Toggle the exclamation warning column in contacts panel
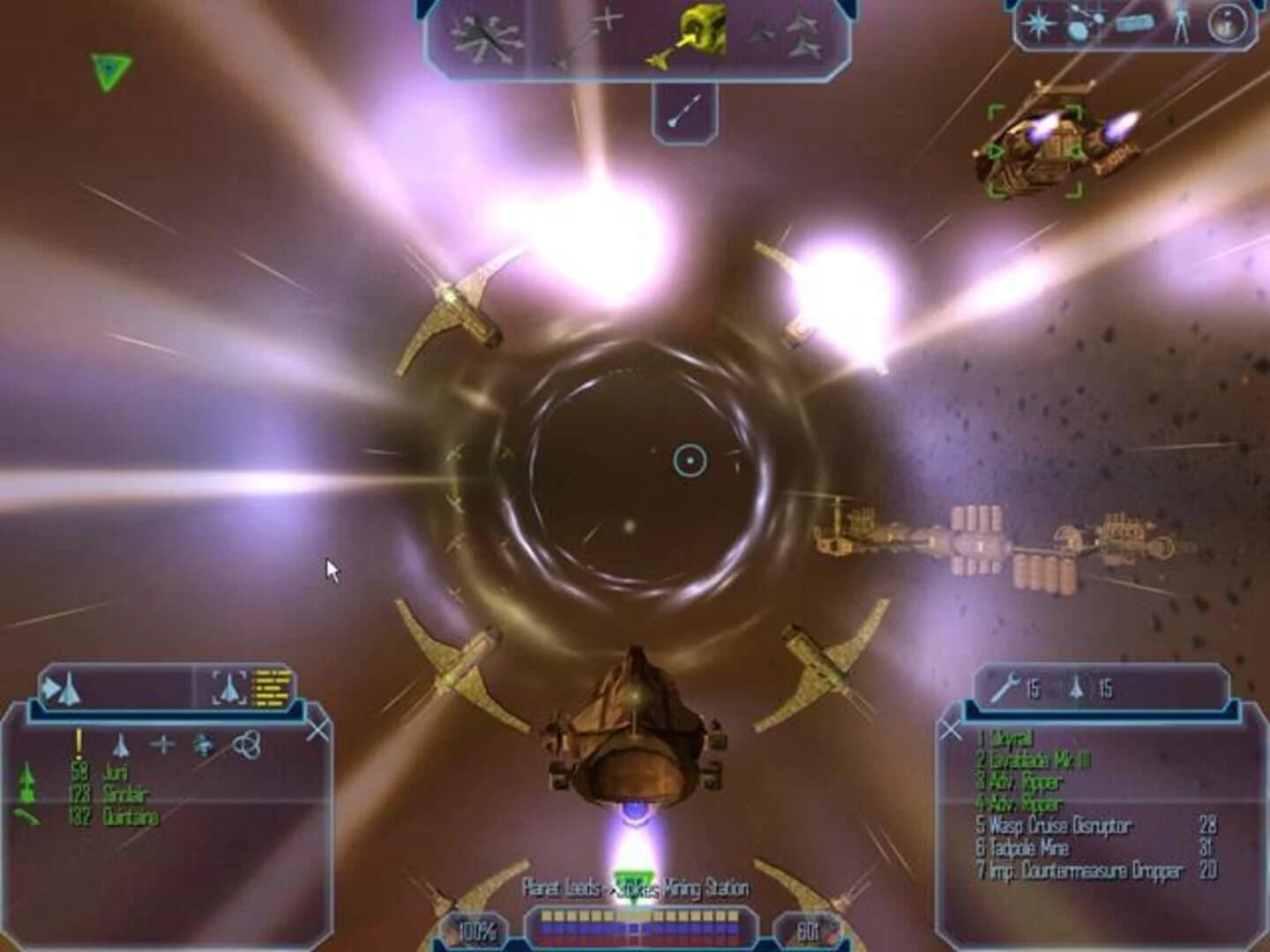This screenshot has width=1270, height=952. tap(78, 740)
